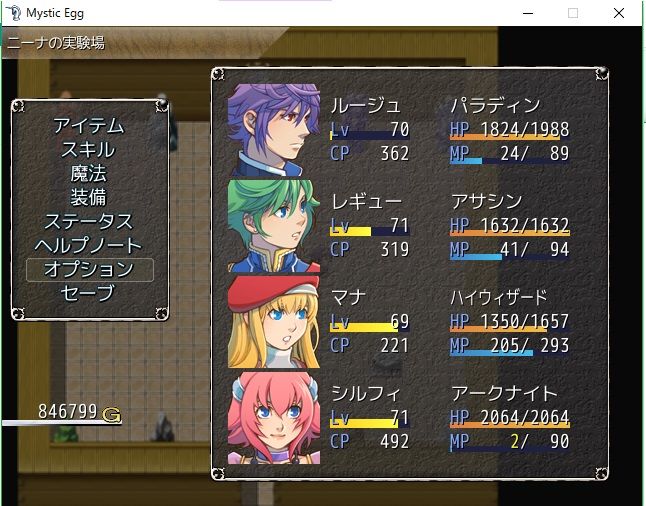Open the 装備 (Equipment) screen
This screenshot has width=646, height=506.
[88, 198]
